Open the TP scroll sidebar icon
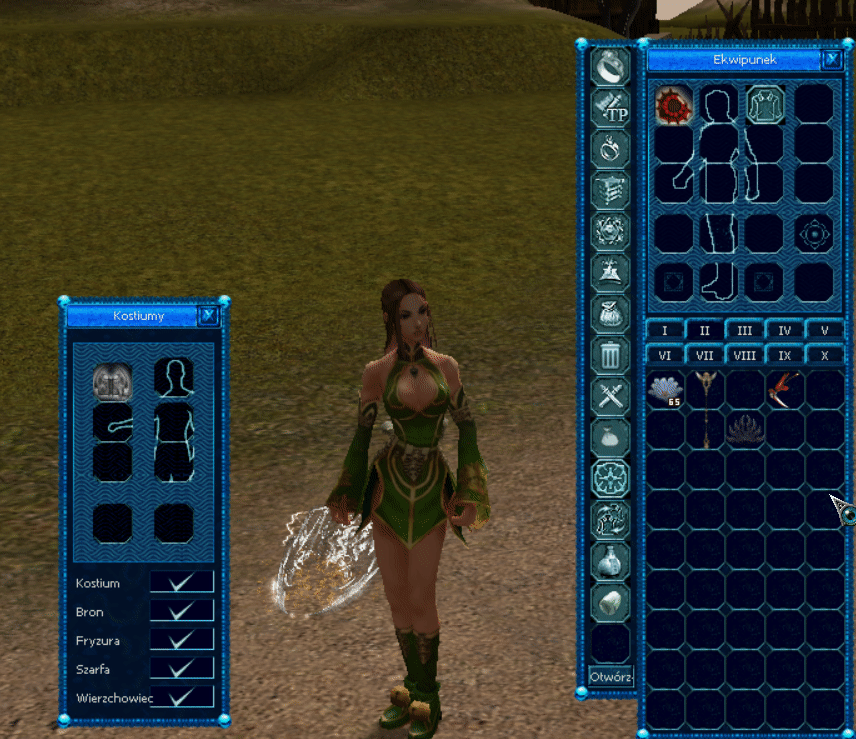 (x=610, y=108)
